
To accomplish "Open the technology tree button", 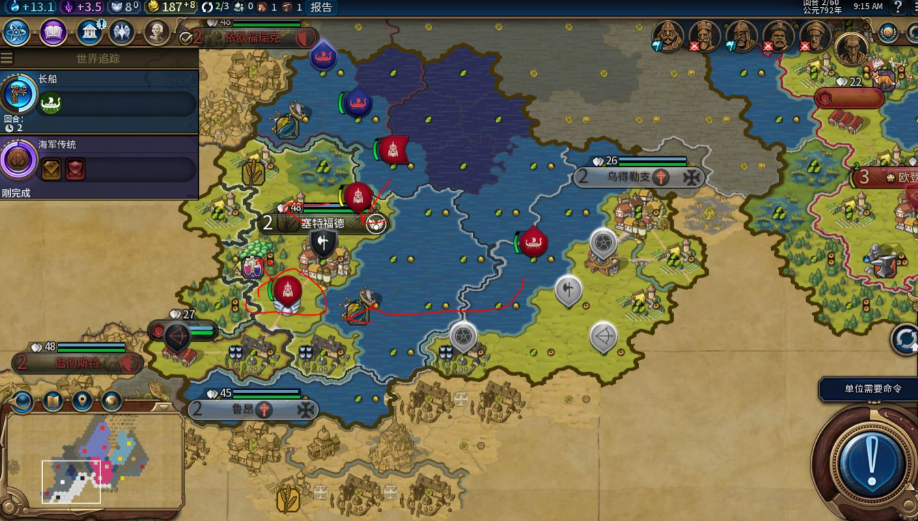I will tap(17, 32).
